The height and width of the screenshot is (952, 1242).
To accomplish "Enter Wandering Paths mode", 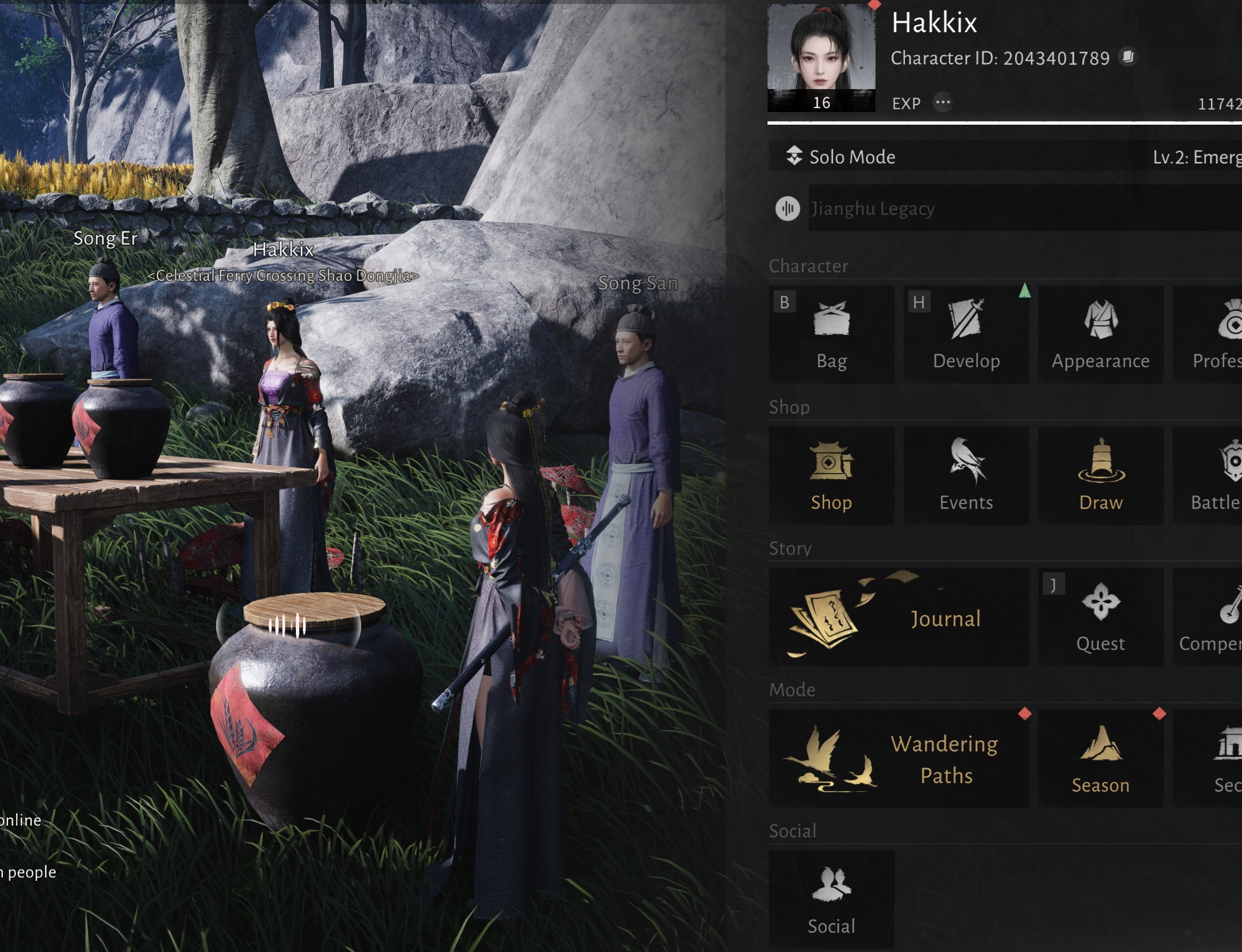I will click(x=898, y=759).
